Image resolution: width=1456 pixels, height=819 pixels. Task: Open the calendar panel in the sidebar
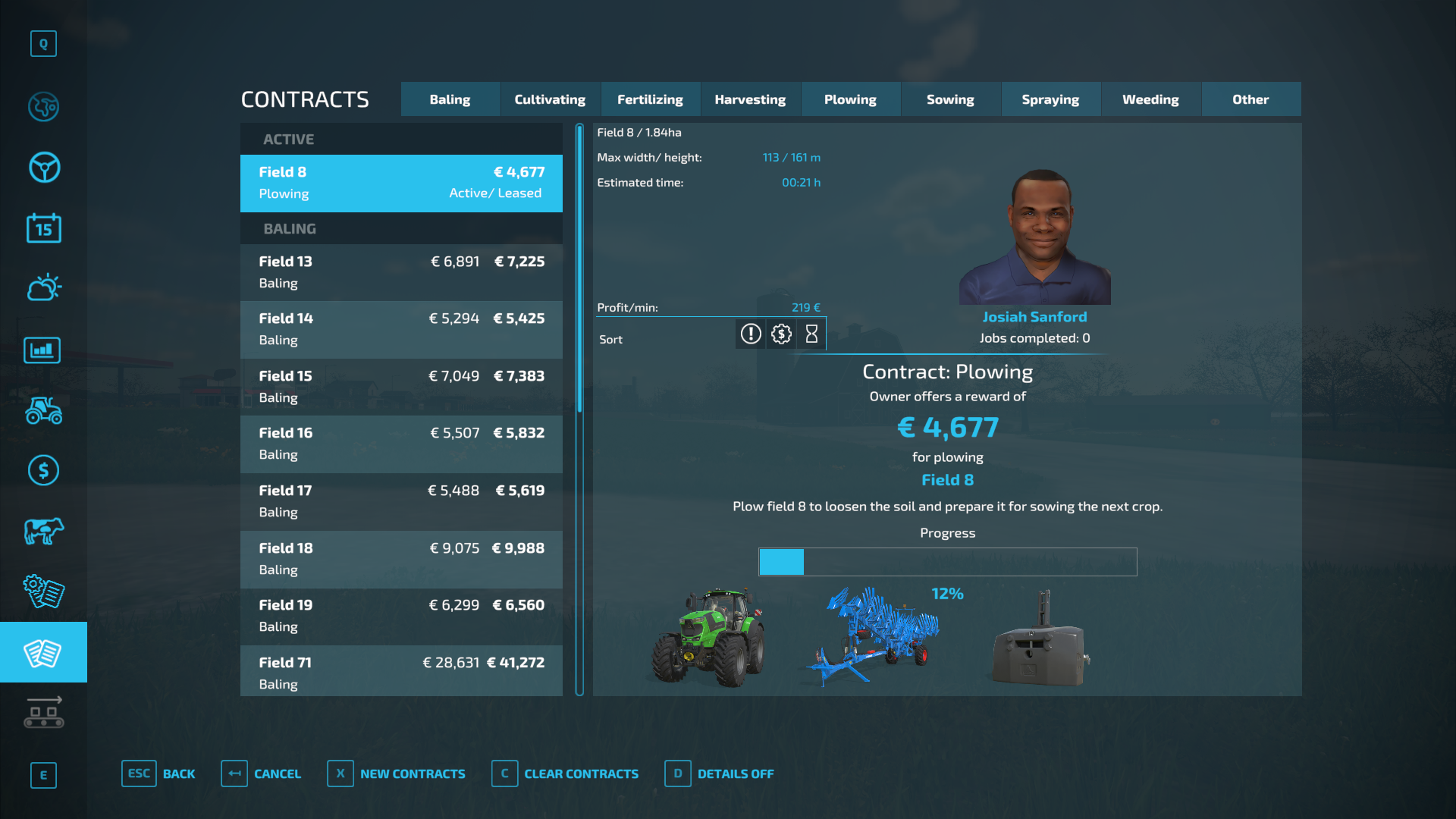click(x=43, y=228)
